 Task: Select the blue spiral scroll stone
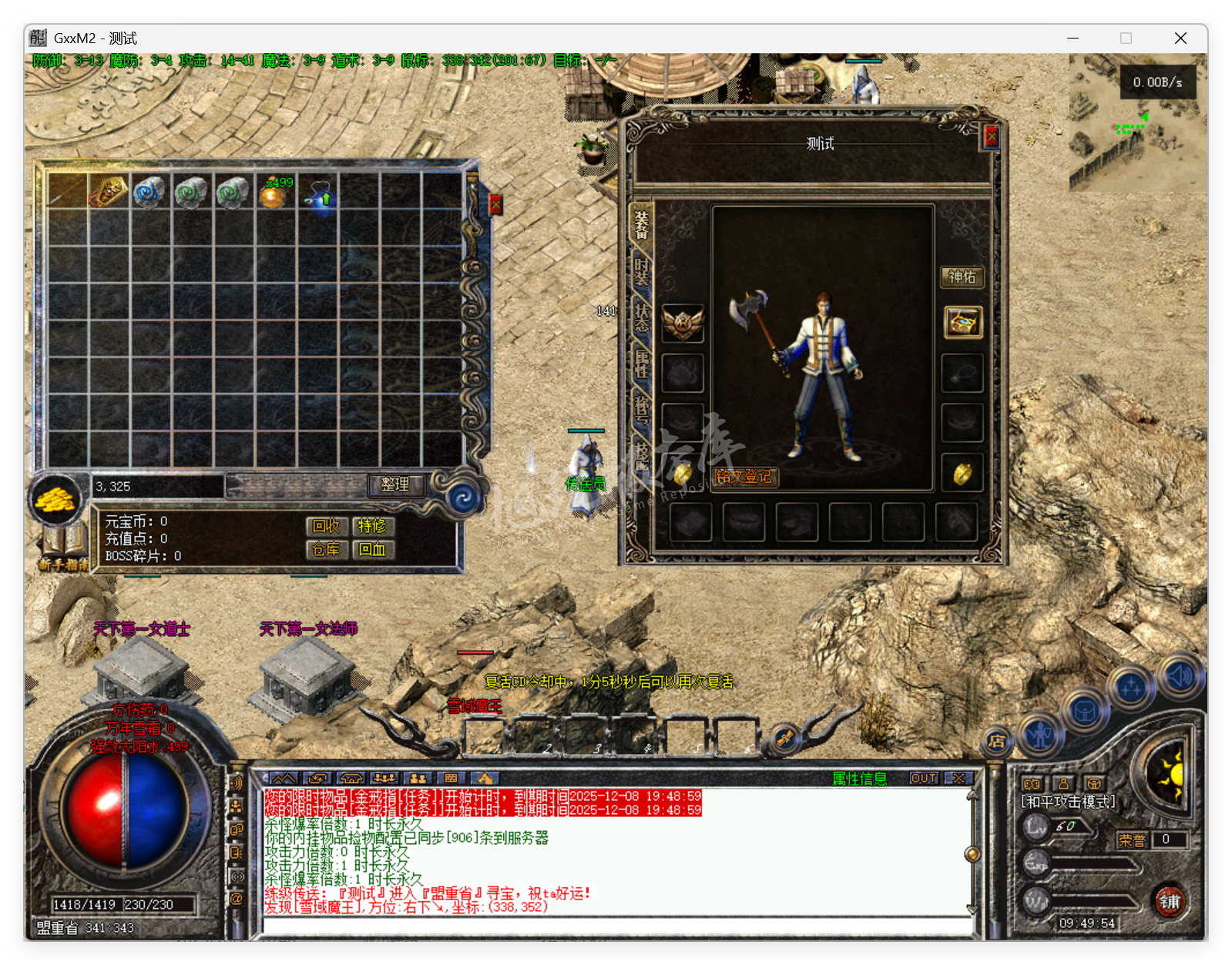coord(149,192)
